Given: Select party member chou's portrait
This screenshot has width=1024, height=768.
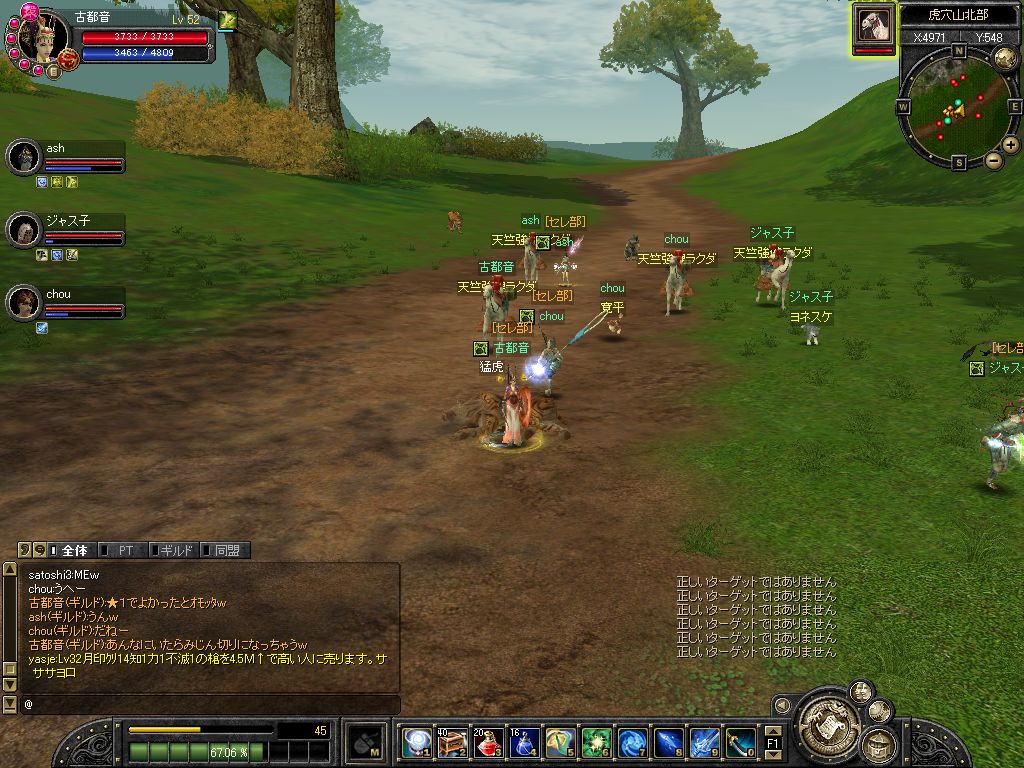Looking at the screenshot, I should point(23,303).
